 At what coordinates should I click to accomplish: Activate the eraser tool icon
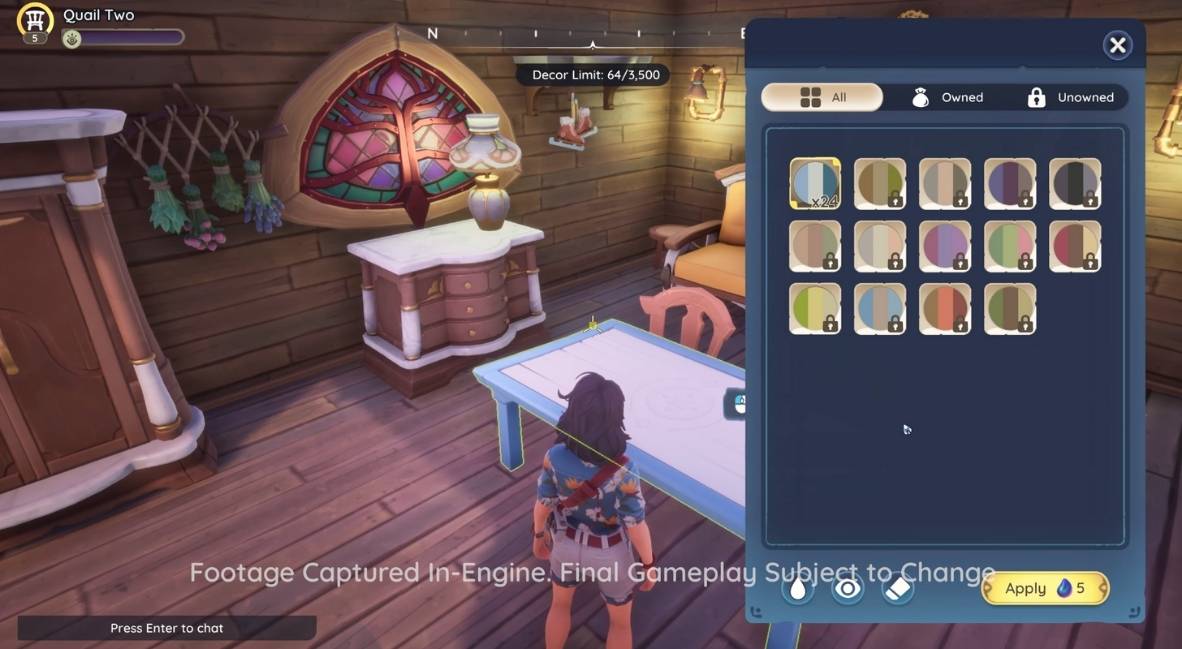[898, 589]
